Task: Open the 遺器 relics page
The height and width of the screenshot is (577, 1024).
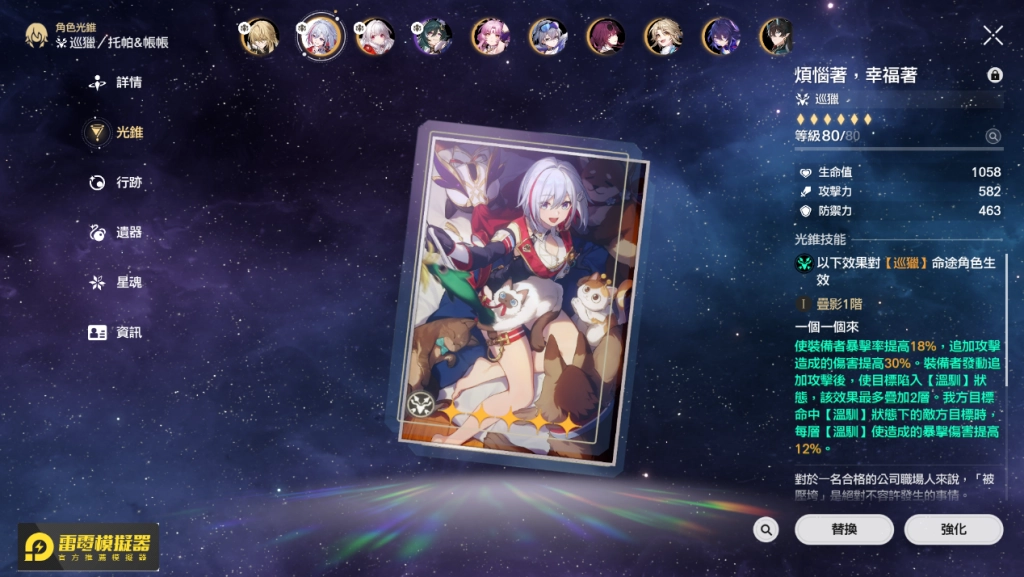Action: pos(117,233)
